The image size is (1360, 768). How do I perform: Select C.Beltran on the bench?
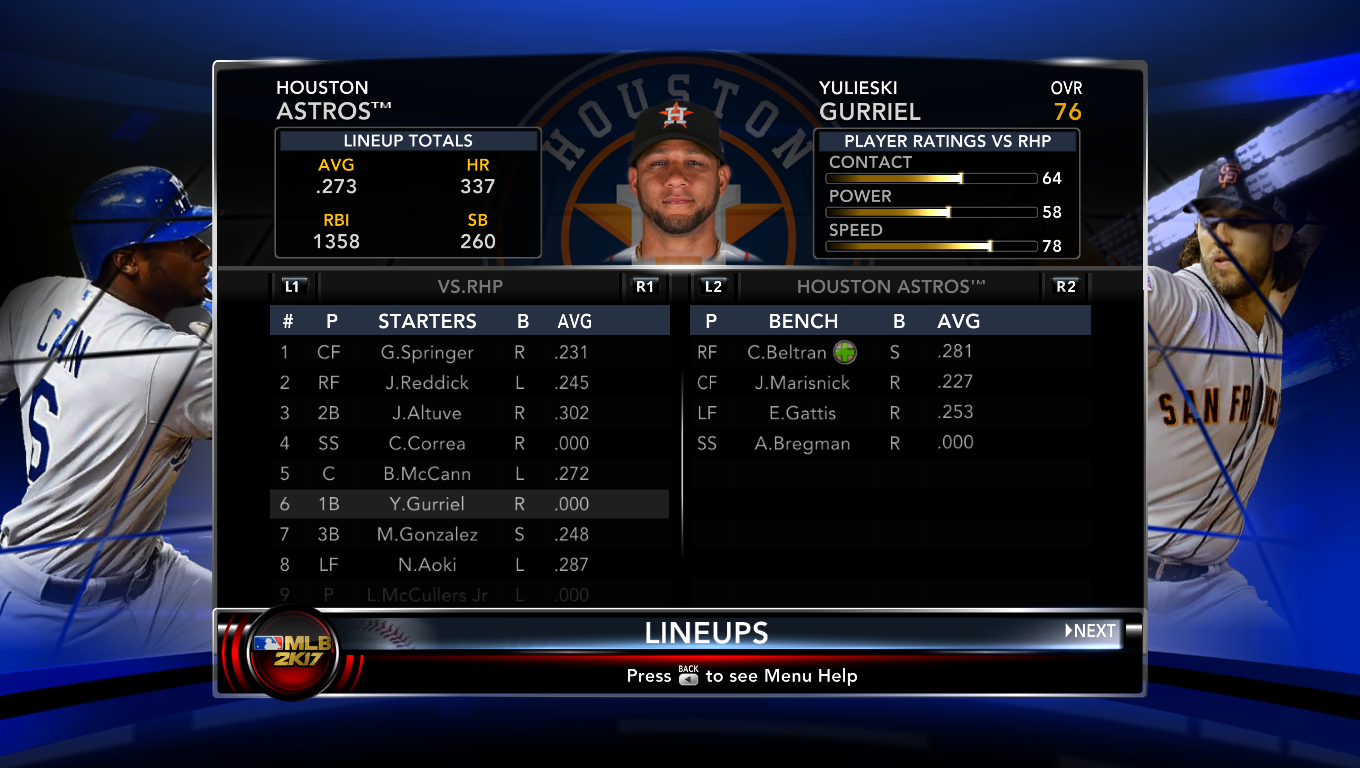coord(787,352)
